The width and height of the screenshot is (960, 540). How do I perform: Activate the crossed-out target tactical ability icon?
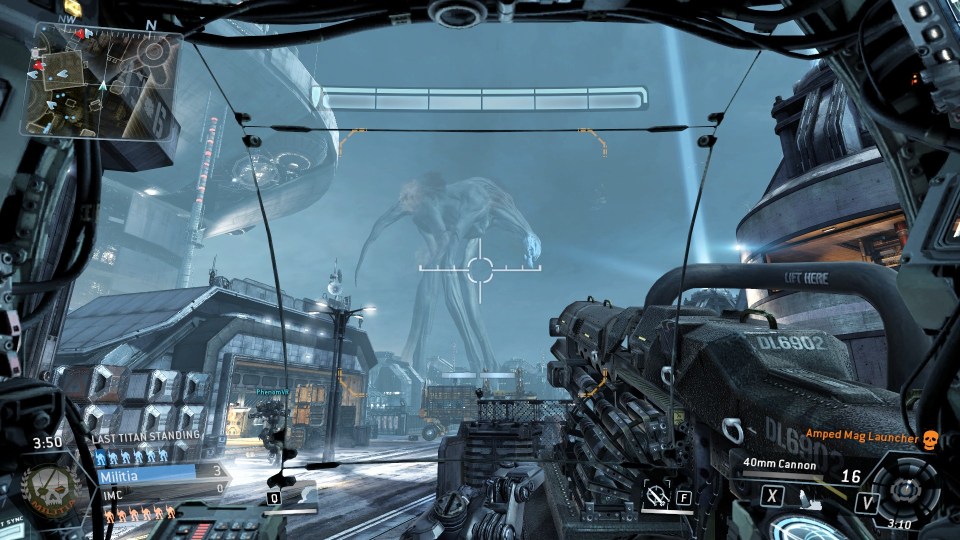point(657,493)
